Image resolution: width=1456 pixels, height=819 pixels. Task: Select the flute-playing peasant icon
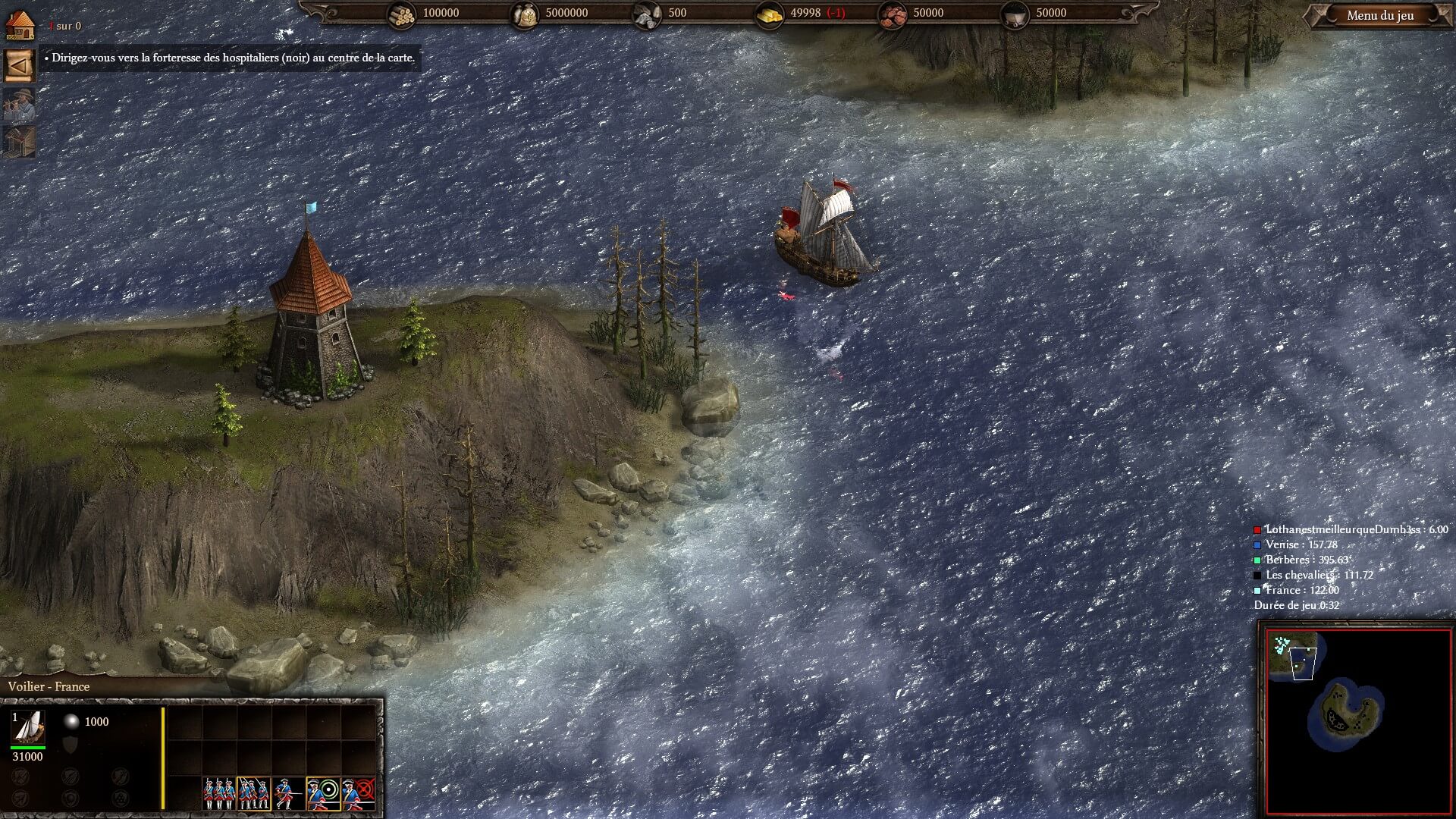[20, 105]
